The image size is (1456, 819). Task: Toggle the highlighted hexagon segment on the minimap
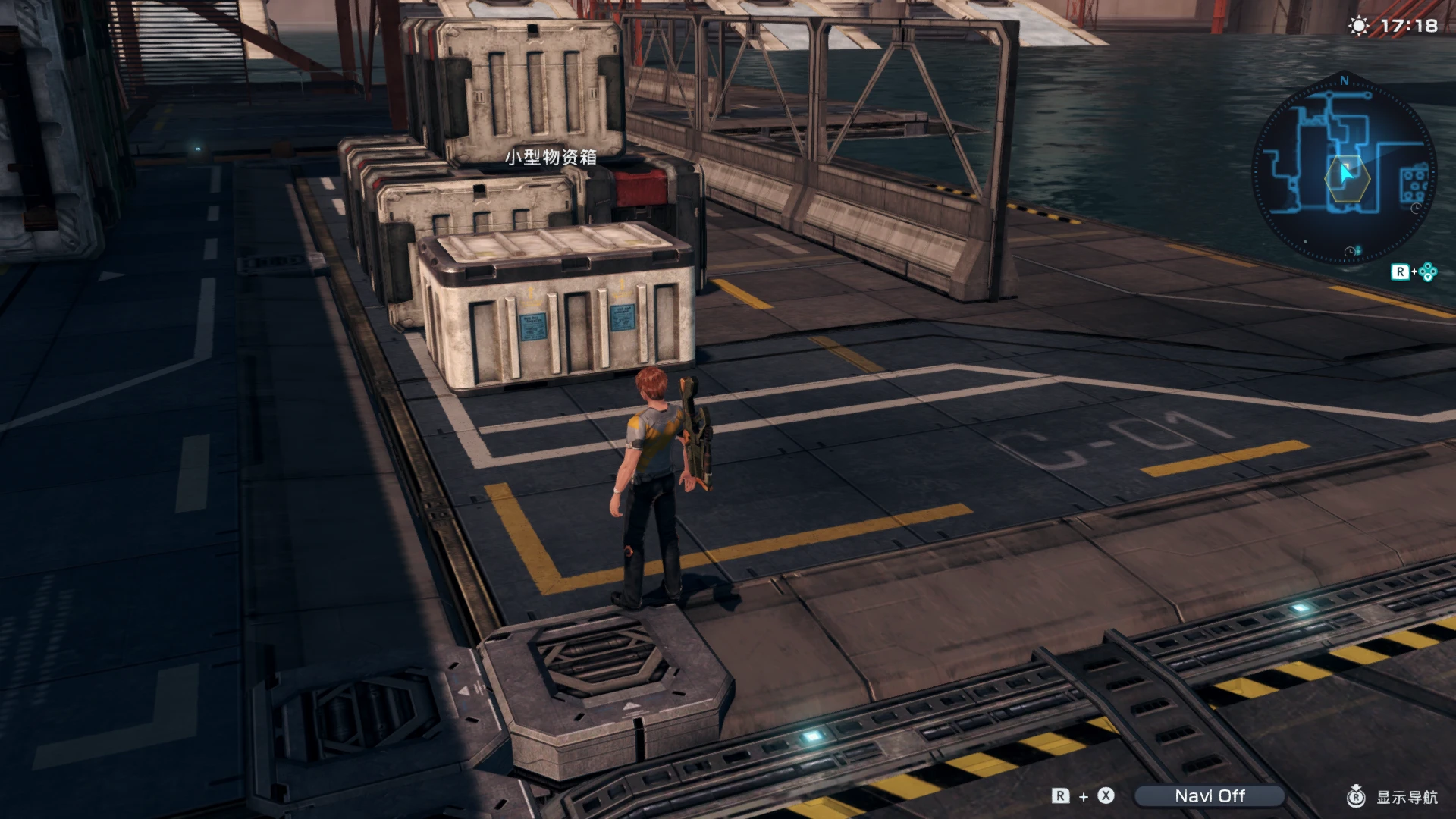coord(1348,178)
